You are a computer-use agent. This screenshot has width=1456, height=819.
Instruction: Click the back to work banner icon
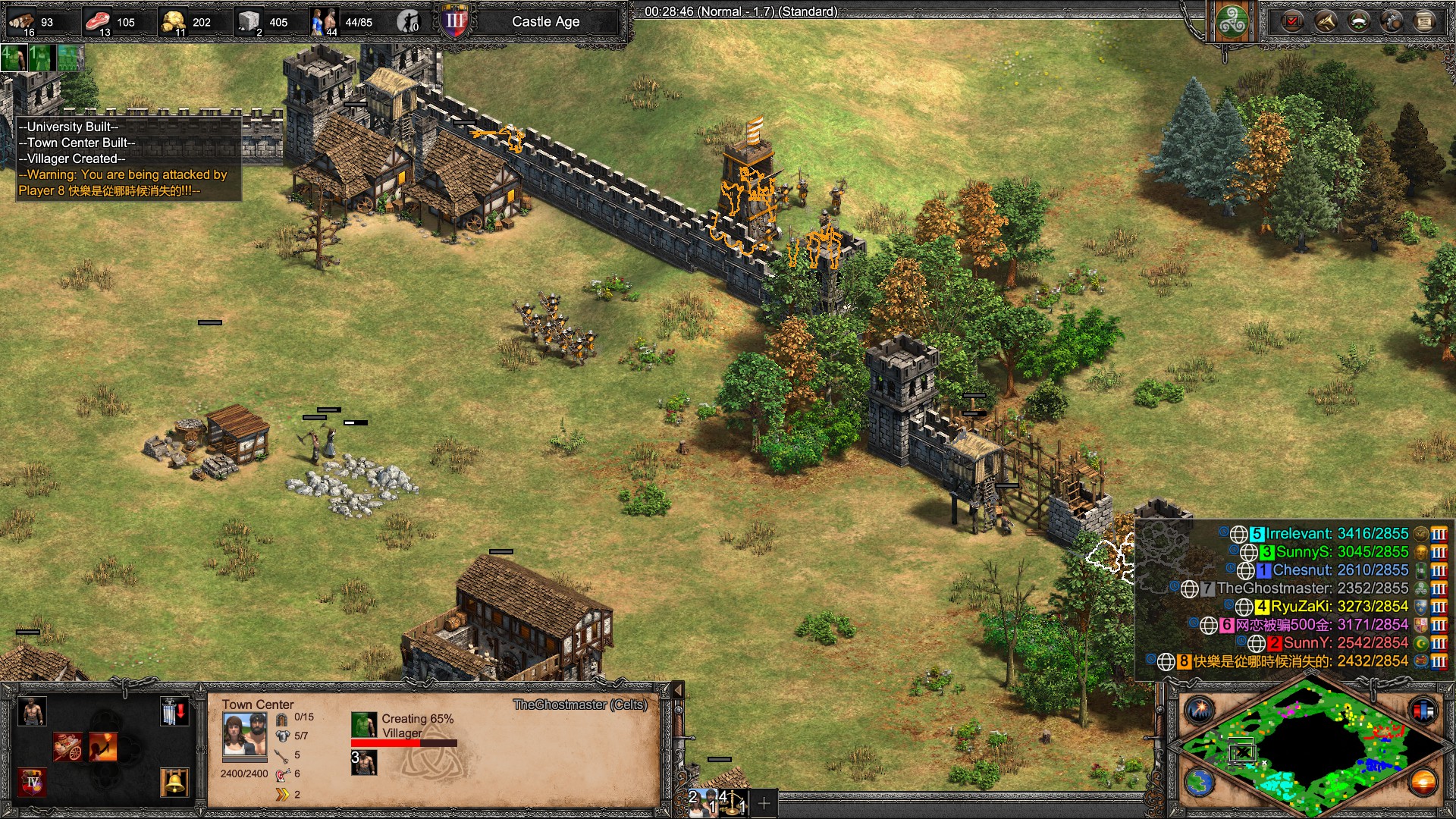pos(174,712)
